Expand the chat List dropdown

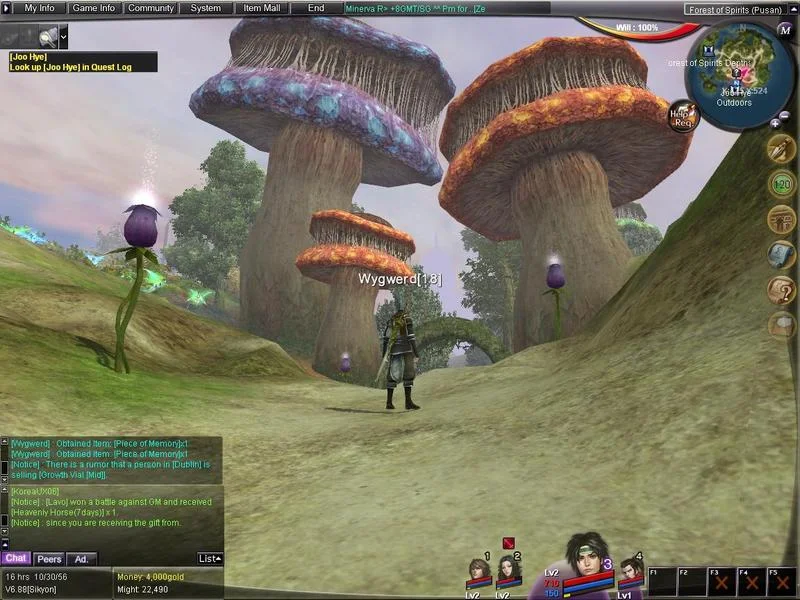coord(210,559)
